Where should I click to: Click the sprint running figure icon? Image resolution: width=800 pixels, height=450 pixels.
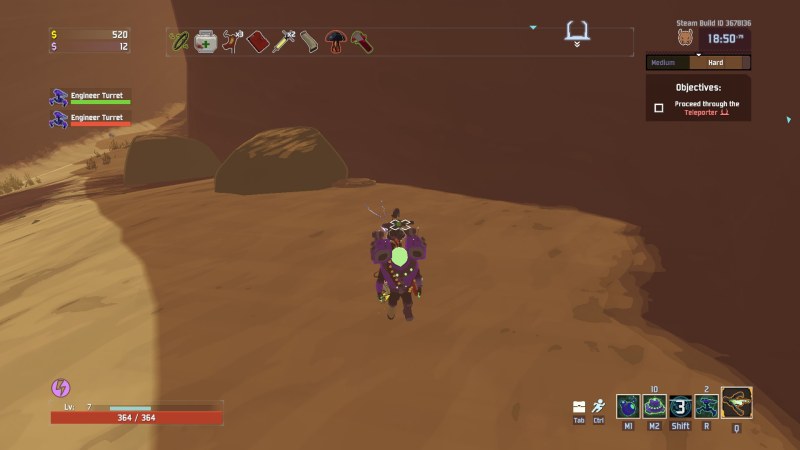[598, 406]
